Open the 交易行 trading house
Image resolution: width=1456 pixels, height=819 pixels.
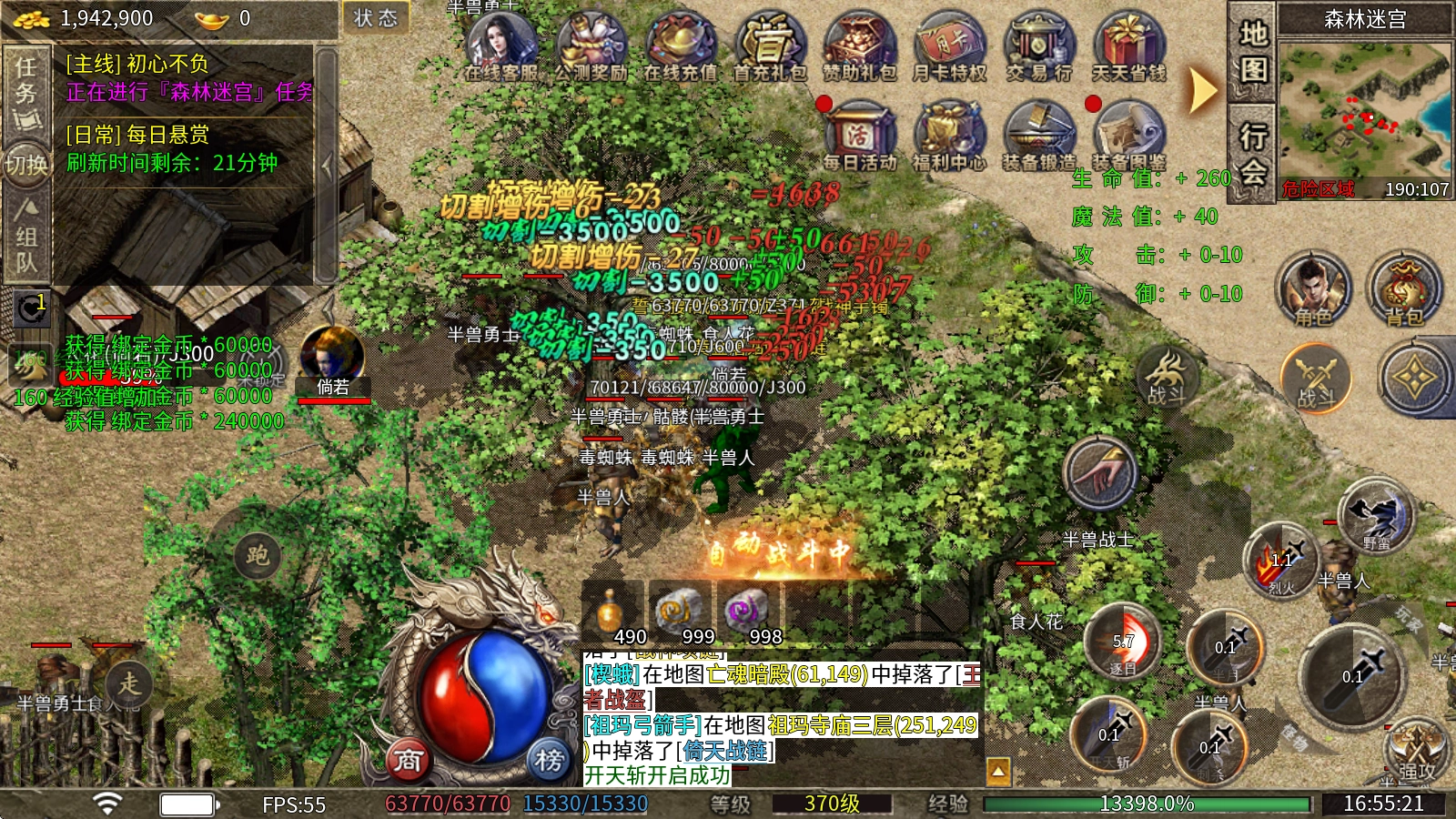click(x=1038, y=45)
